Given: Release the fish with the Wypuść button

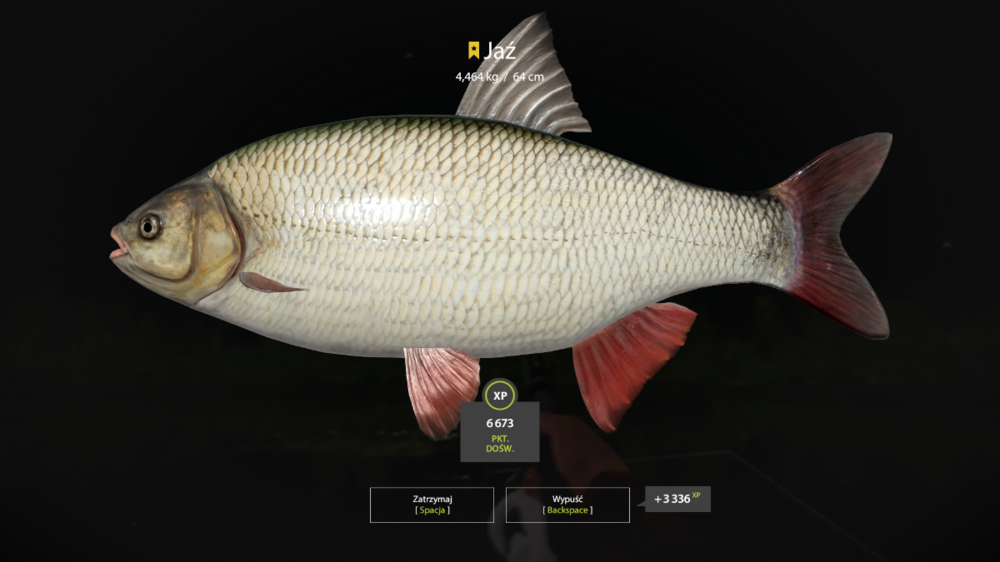Looking at the screenshot, I should click(567, 504).
